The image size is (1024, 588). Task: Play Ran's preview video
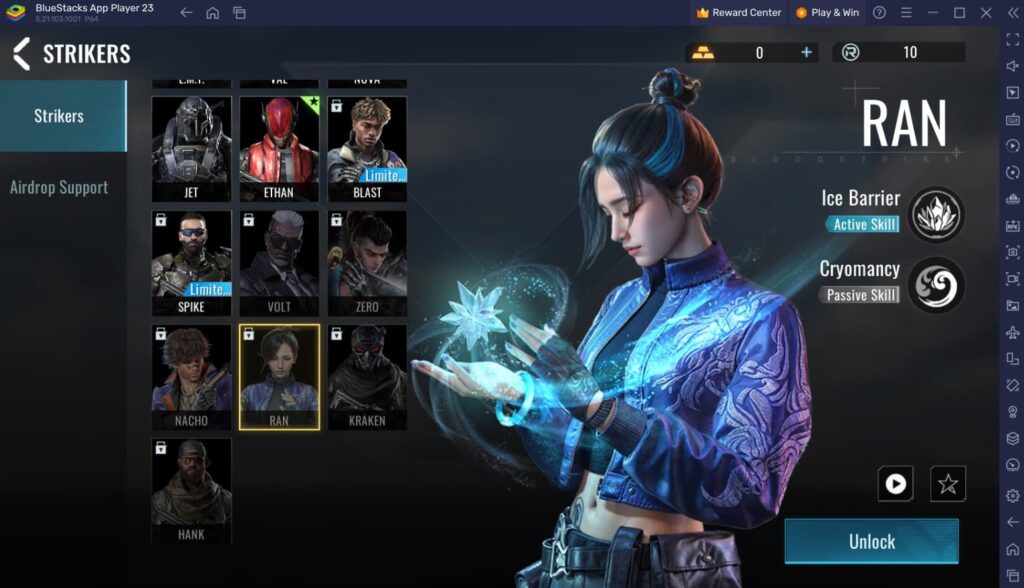[x=895, y=484]
